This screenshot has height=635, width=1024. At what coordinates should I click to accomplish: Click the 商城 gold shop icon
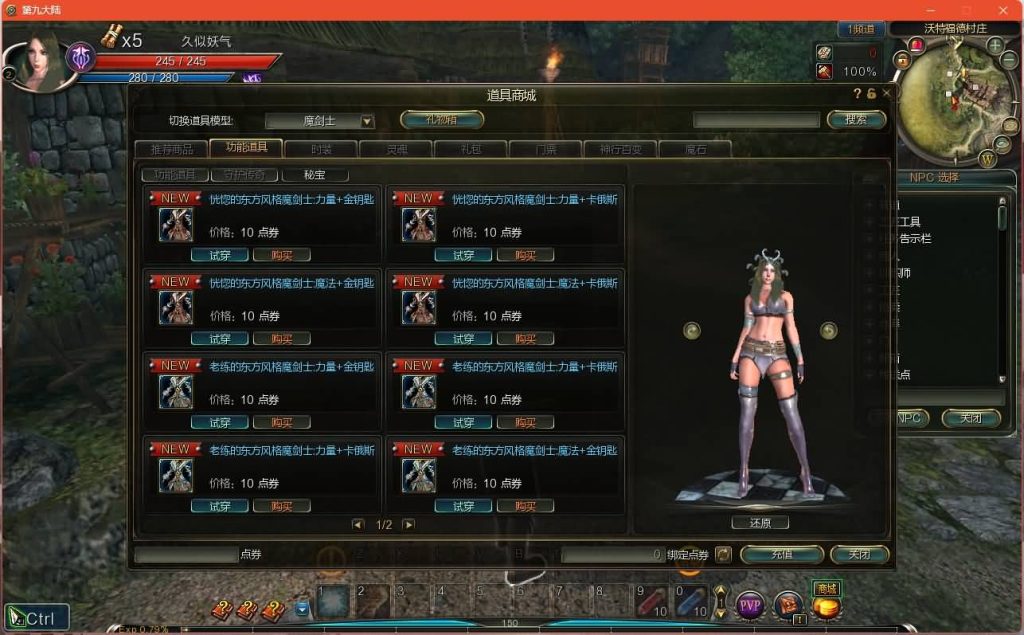(826, 603)
